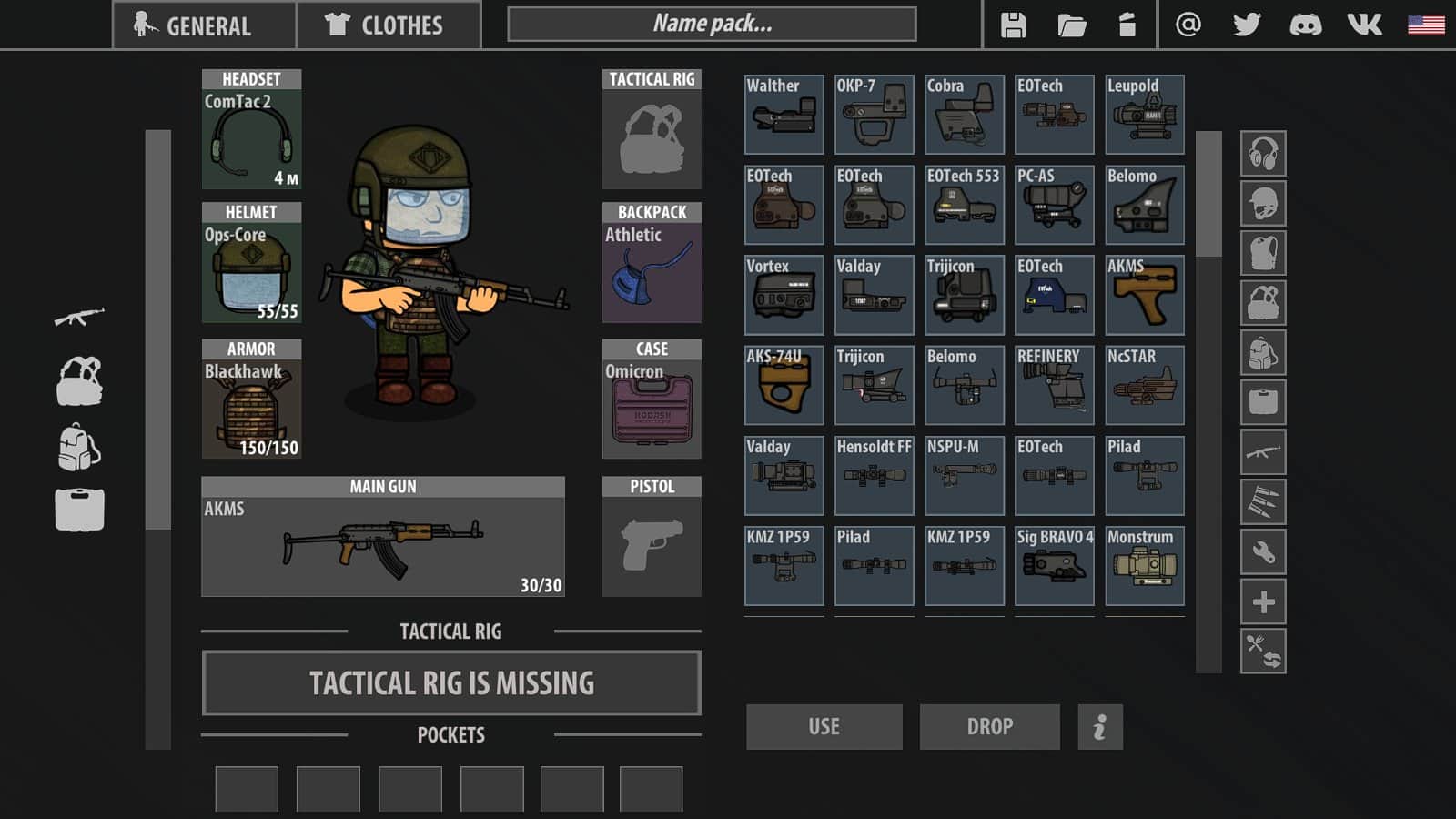Filter items by the headphones category icon
The image size is (1456, 819).
coord(1263,154)
